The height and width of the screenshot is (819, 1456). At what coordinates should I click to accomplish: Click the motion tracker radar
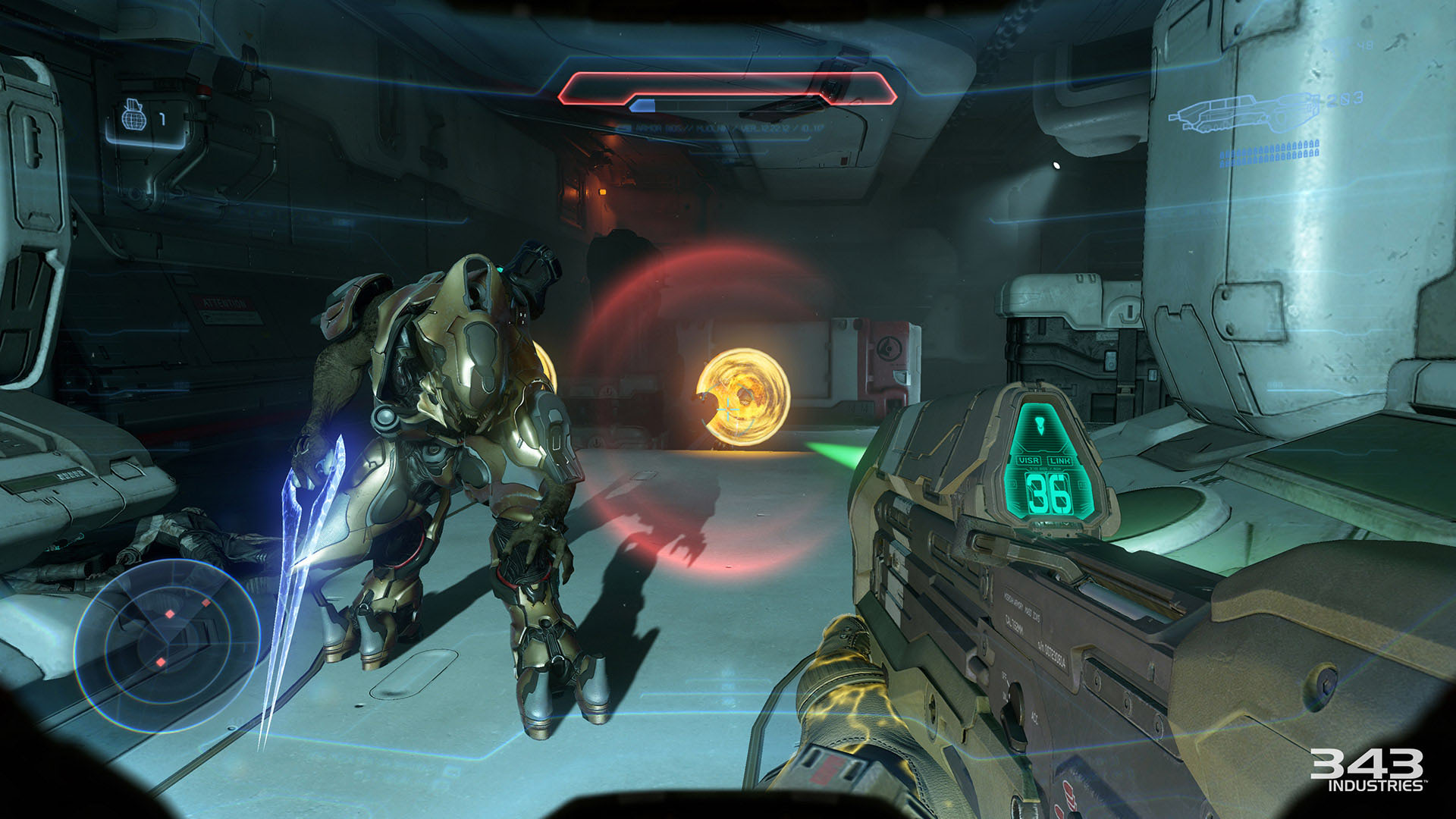click(168, 645)
